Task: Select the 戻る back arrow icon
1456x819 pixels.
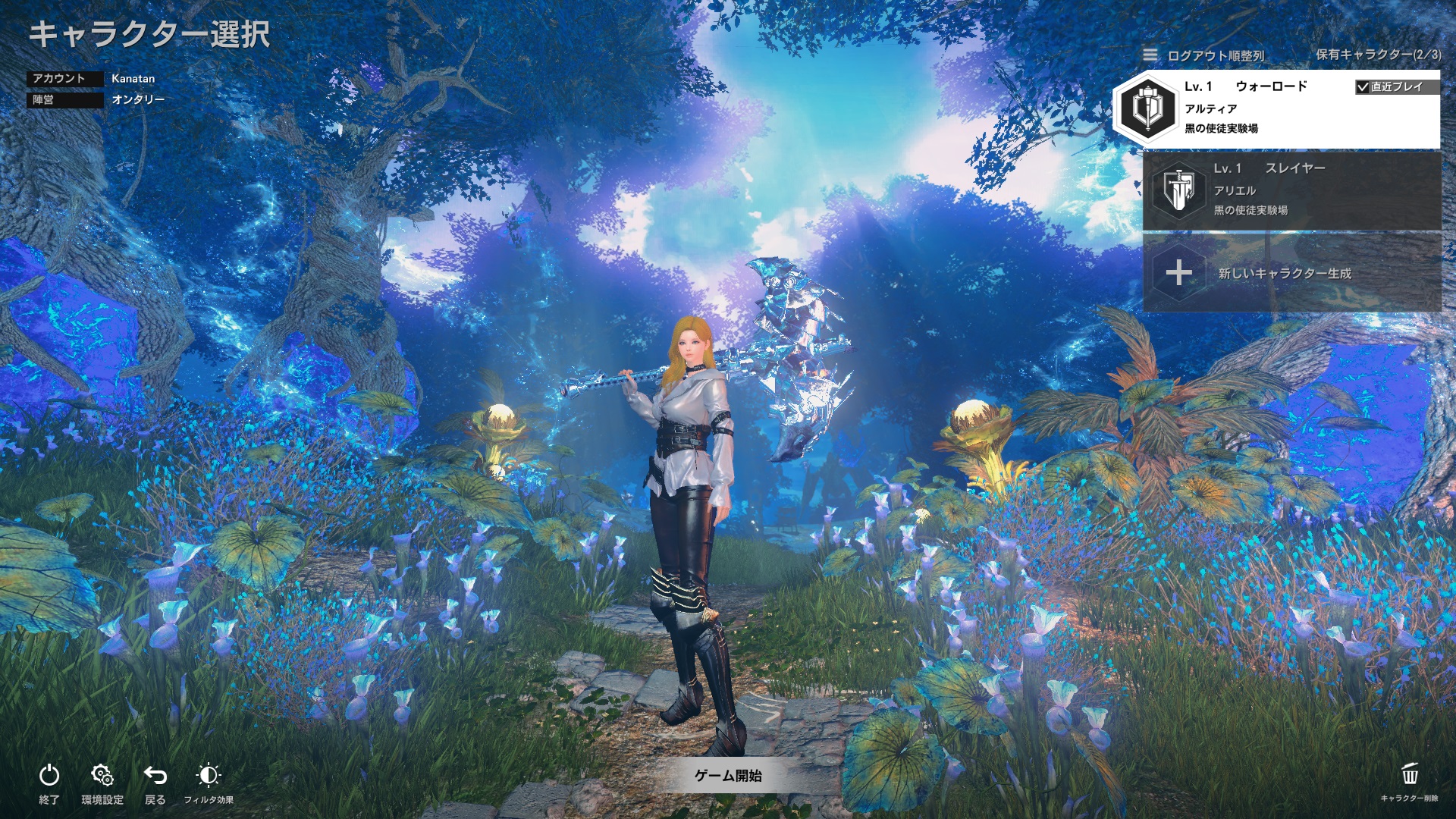Action: tap(154, 775)
